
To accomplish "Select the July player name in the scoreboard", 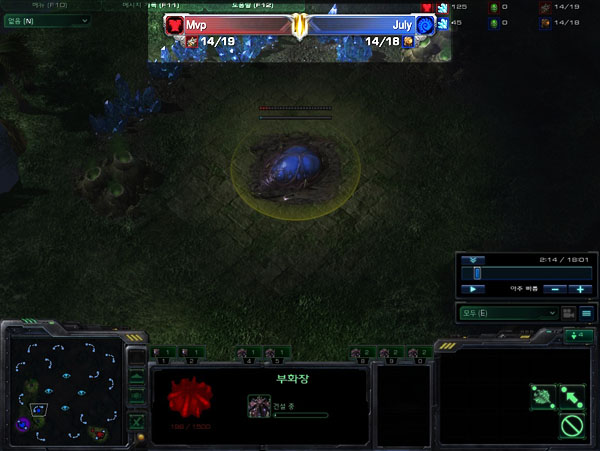I will 402,23.
